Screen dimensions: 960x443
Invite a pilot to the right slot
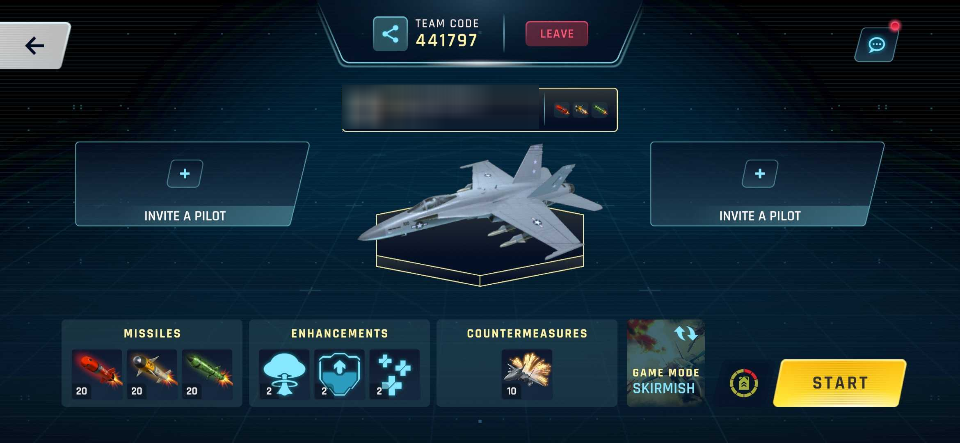(x=760, y=174)
